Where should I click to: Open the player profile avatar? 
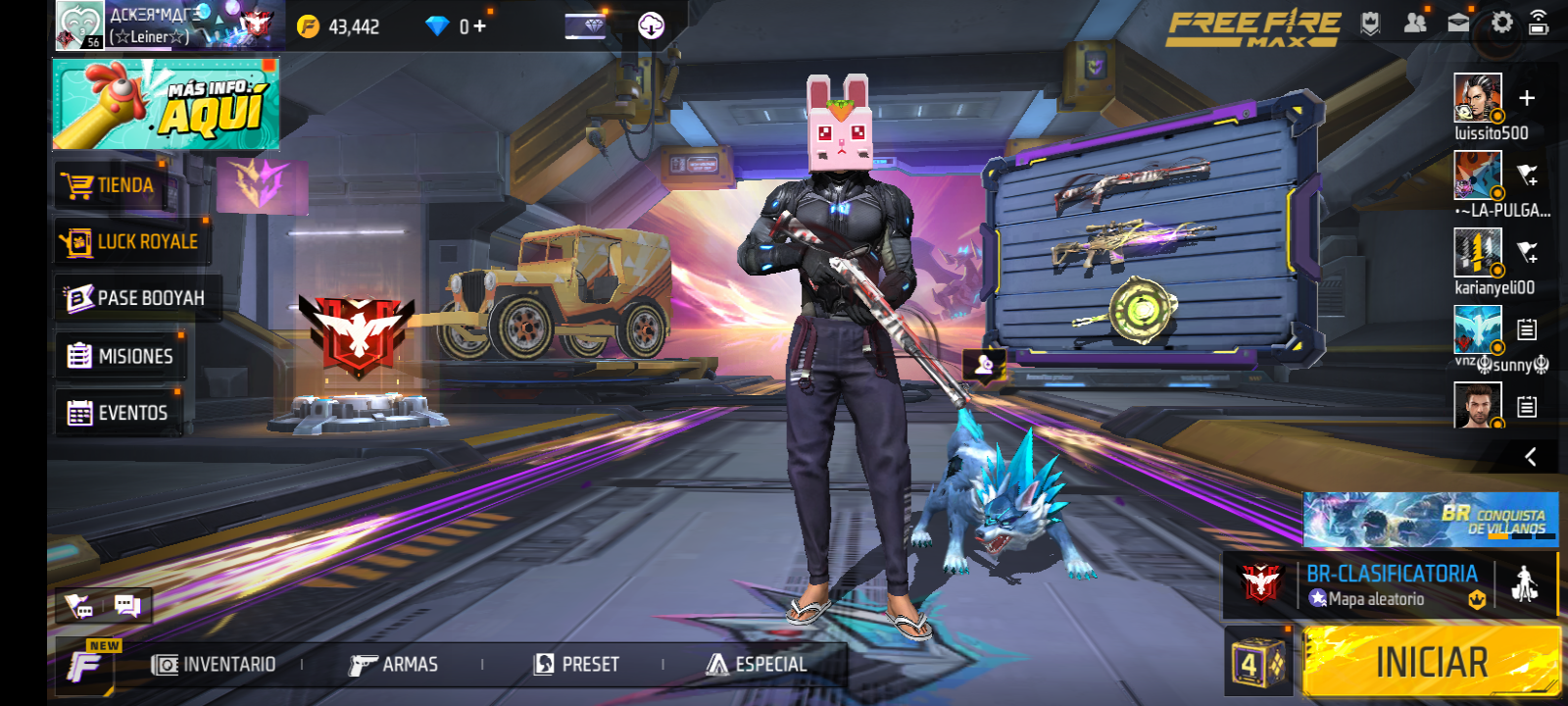pyautogui.click(x=79, y=25)
